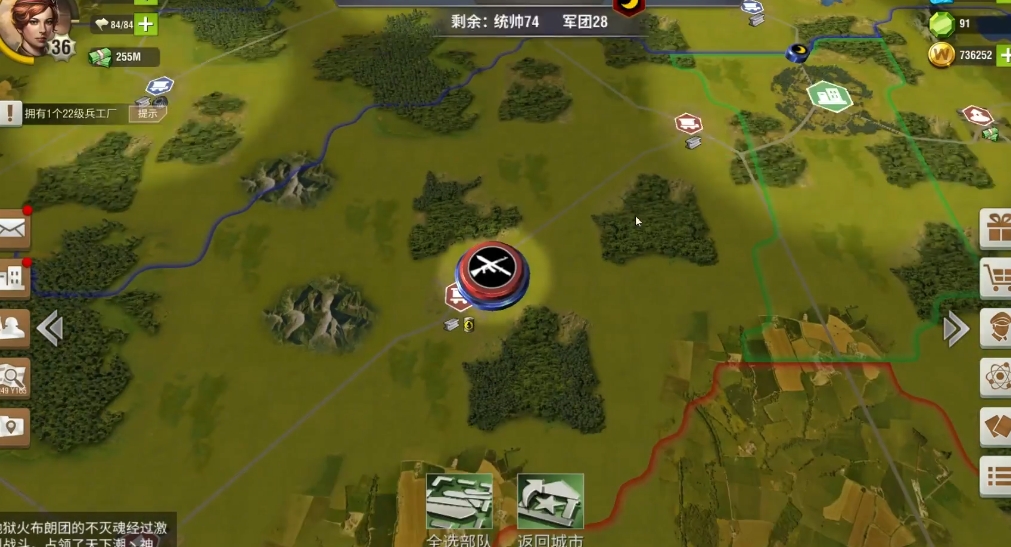Open the magnifier search icon

pyautogui.click(x=13, y=376)
